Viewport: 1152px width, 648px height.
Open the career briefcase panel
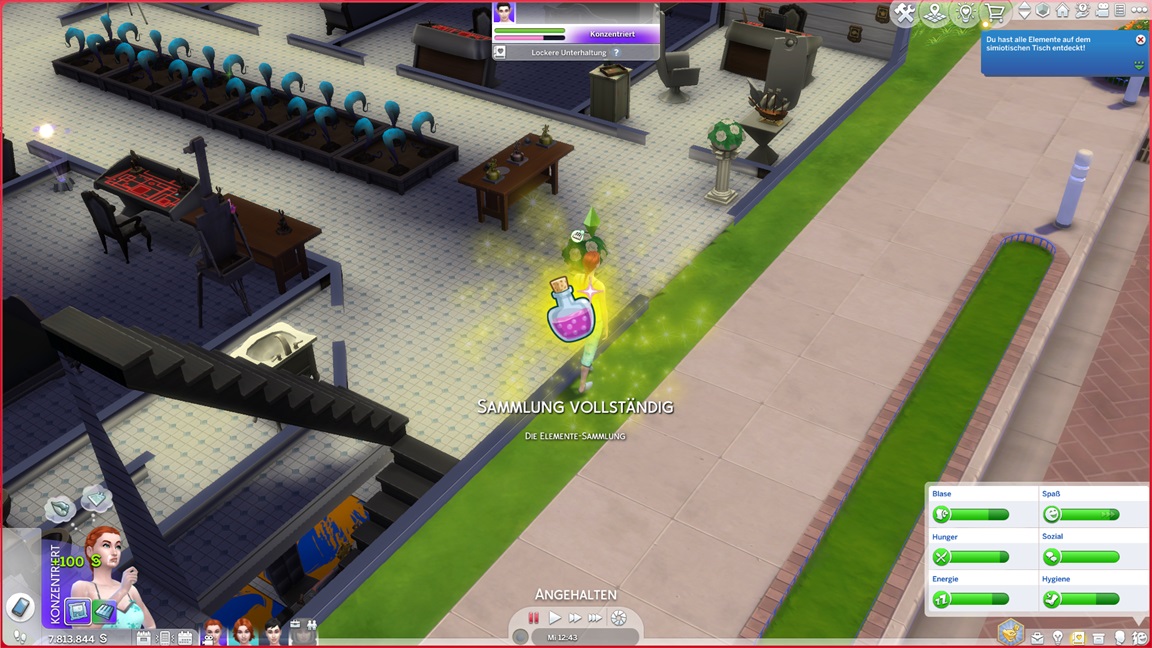click(1038, 637)
